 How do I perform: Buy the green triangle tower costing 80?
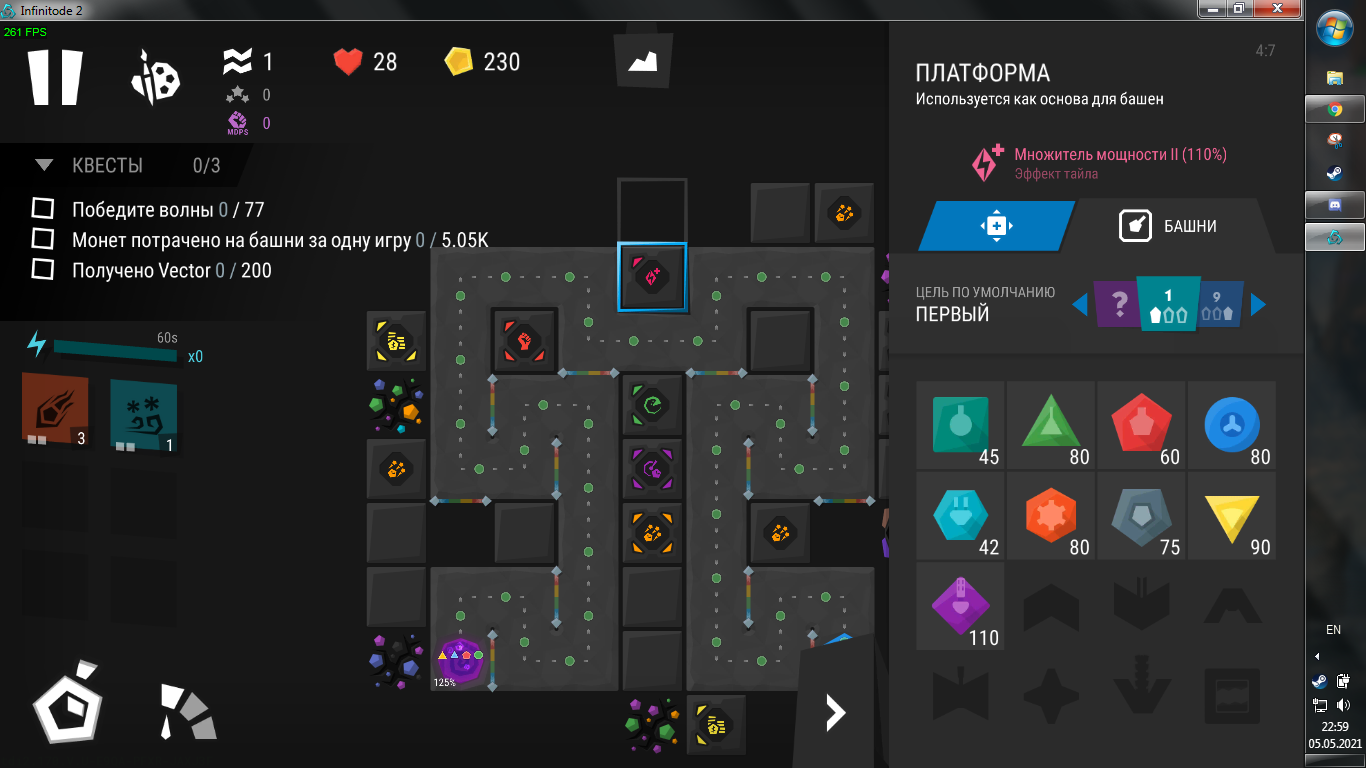1050,425
